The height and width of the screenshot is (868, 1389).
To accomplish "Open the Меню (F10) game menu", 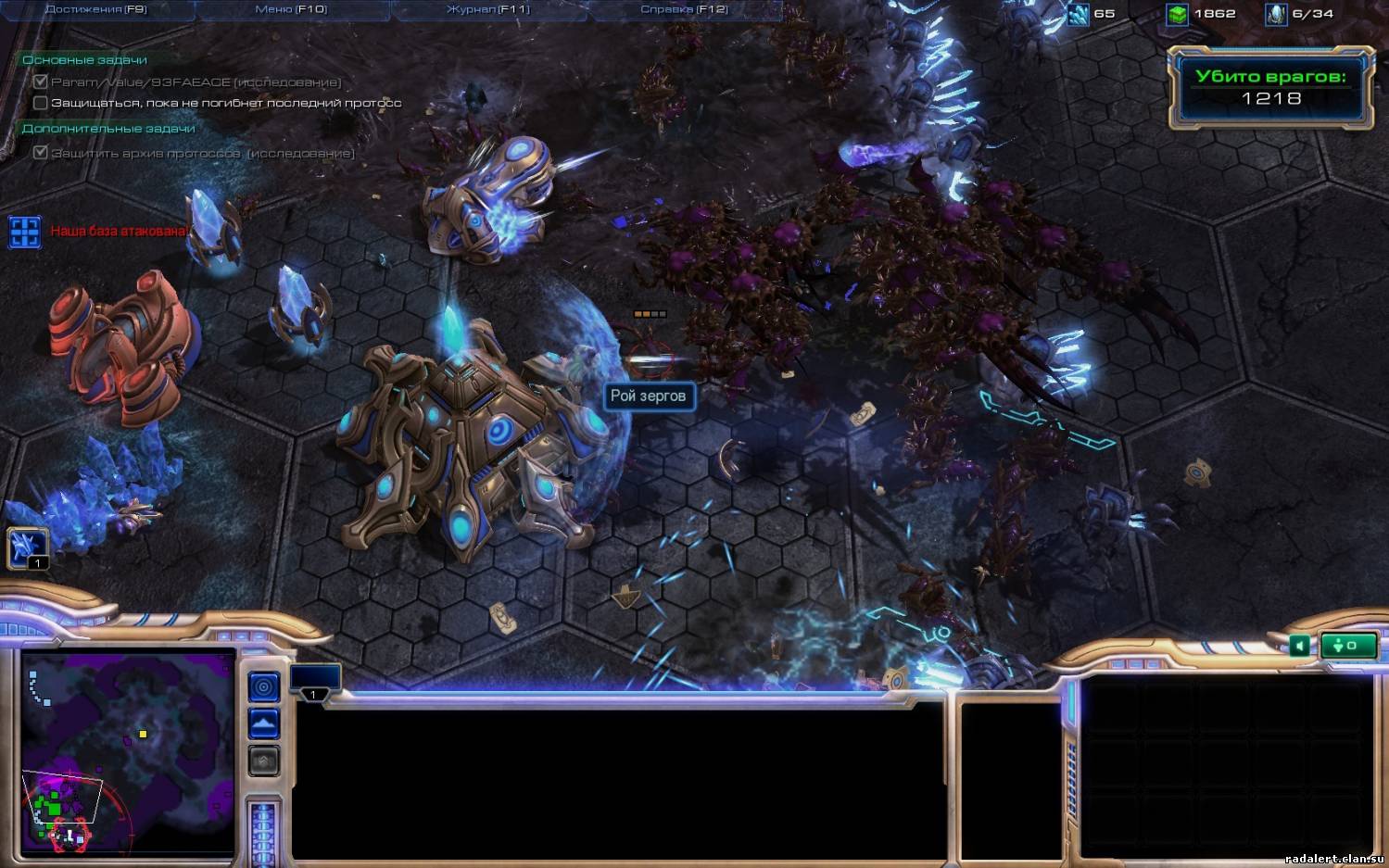I will pyautogui.click(x=291, y=9).
